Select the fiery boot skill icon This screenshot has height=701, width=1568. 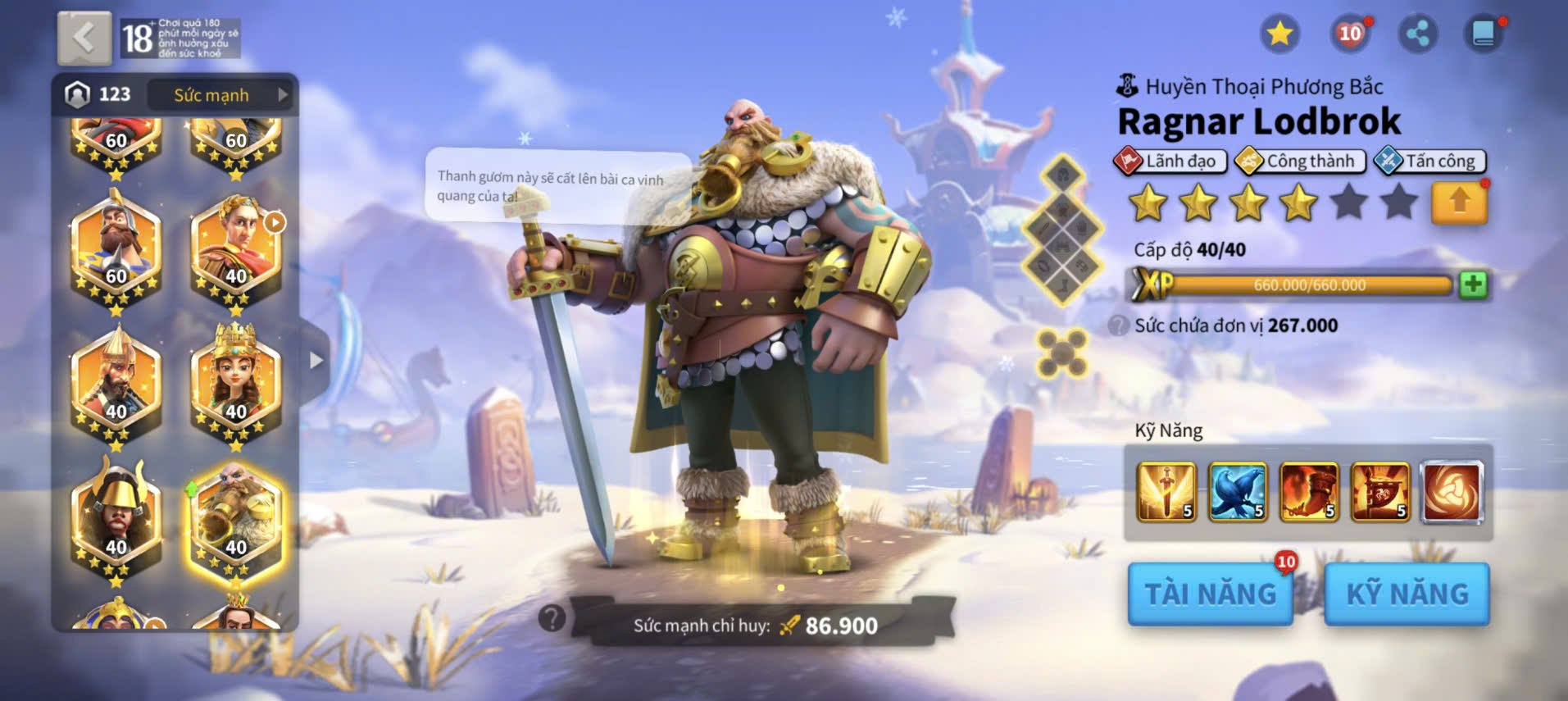coord(1309,492)
